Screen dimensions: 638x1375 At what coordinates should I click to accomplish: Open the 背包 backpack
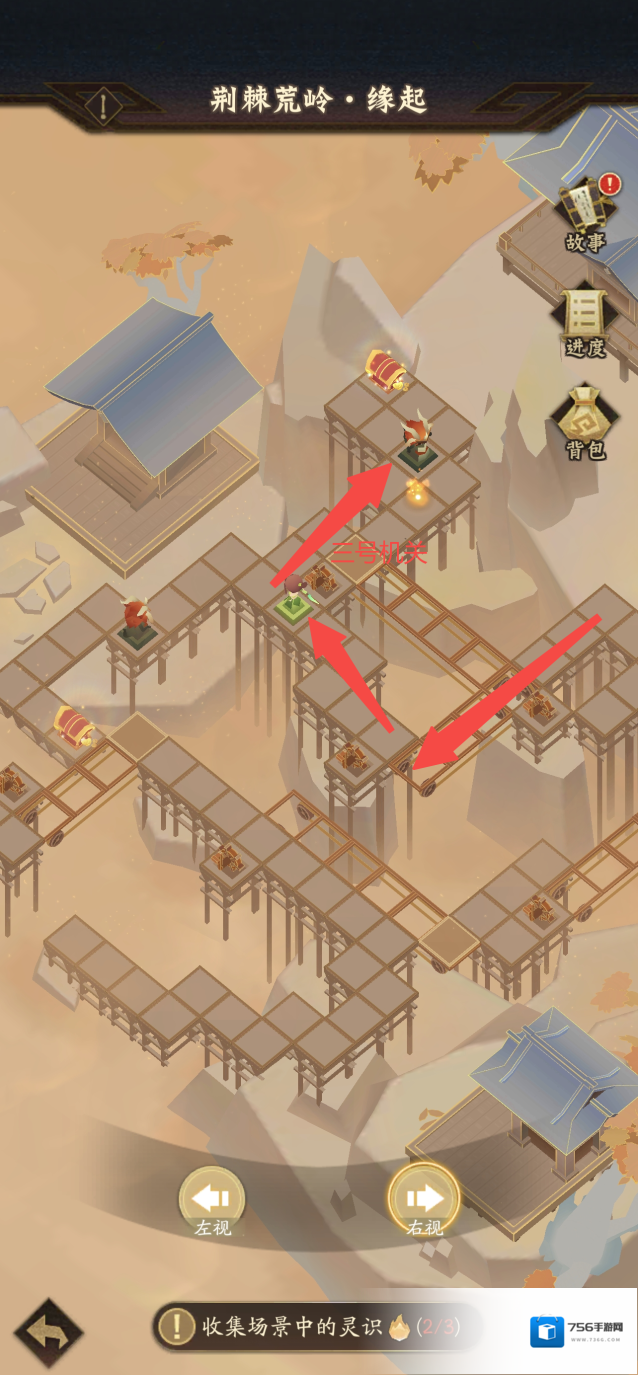pos(586,420)
